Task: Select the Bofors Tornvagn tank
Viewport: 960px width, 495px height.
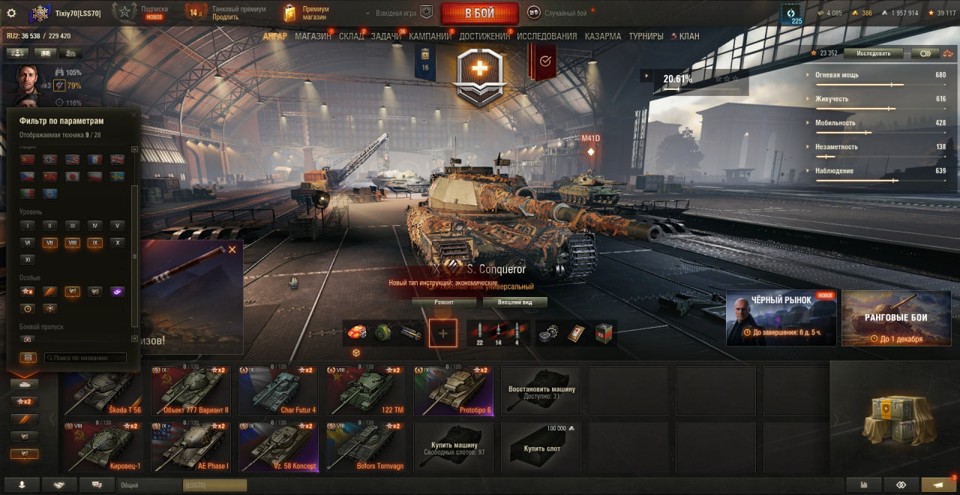Action: coord(364,447)
